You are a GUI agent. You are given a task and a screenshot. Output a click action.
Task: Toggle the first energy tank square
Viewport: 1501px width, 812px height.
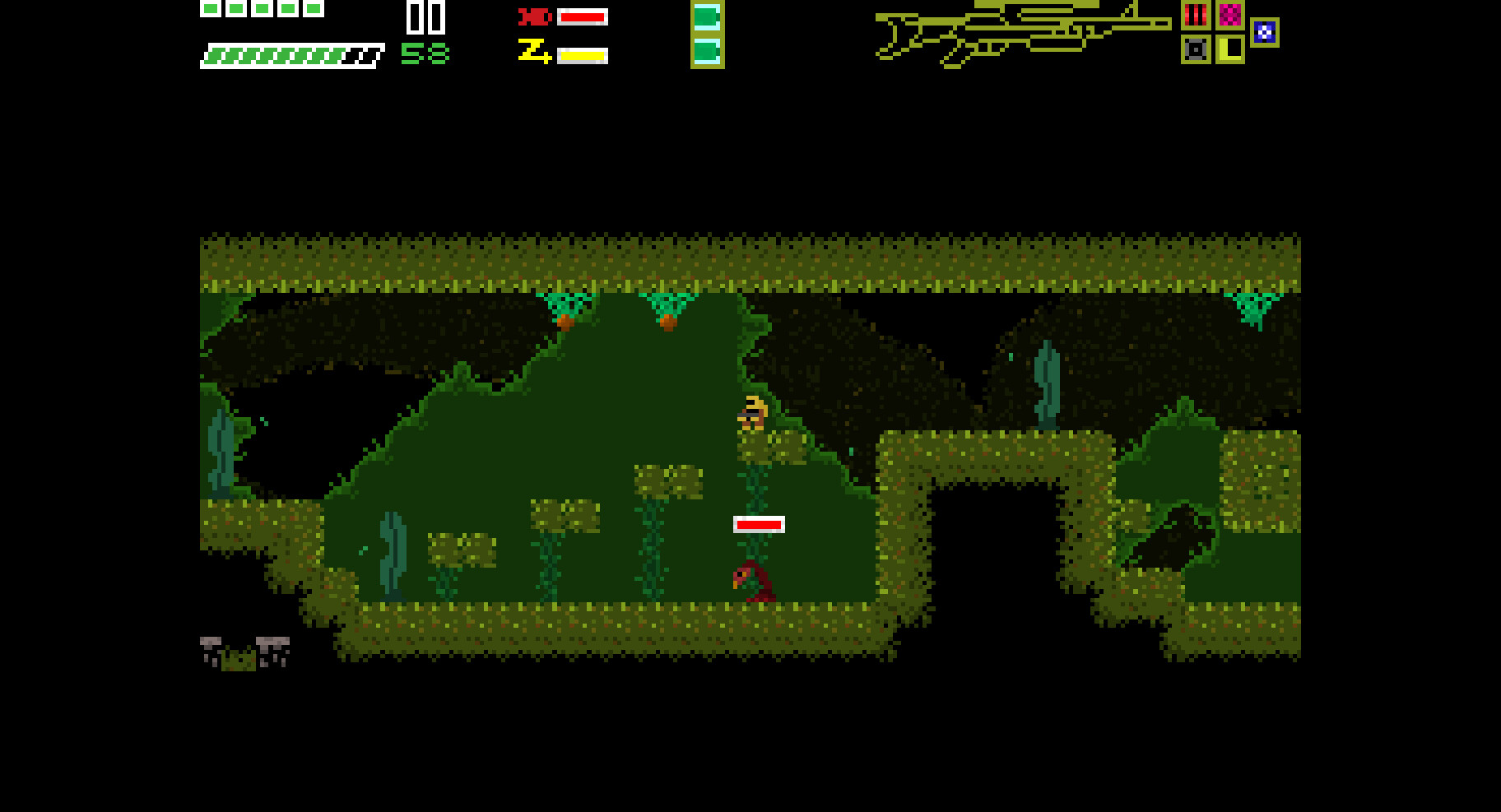(209, 8)
